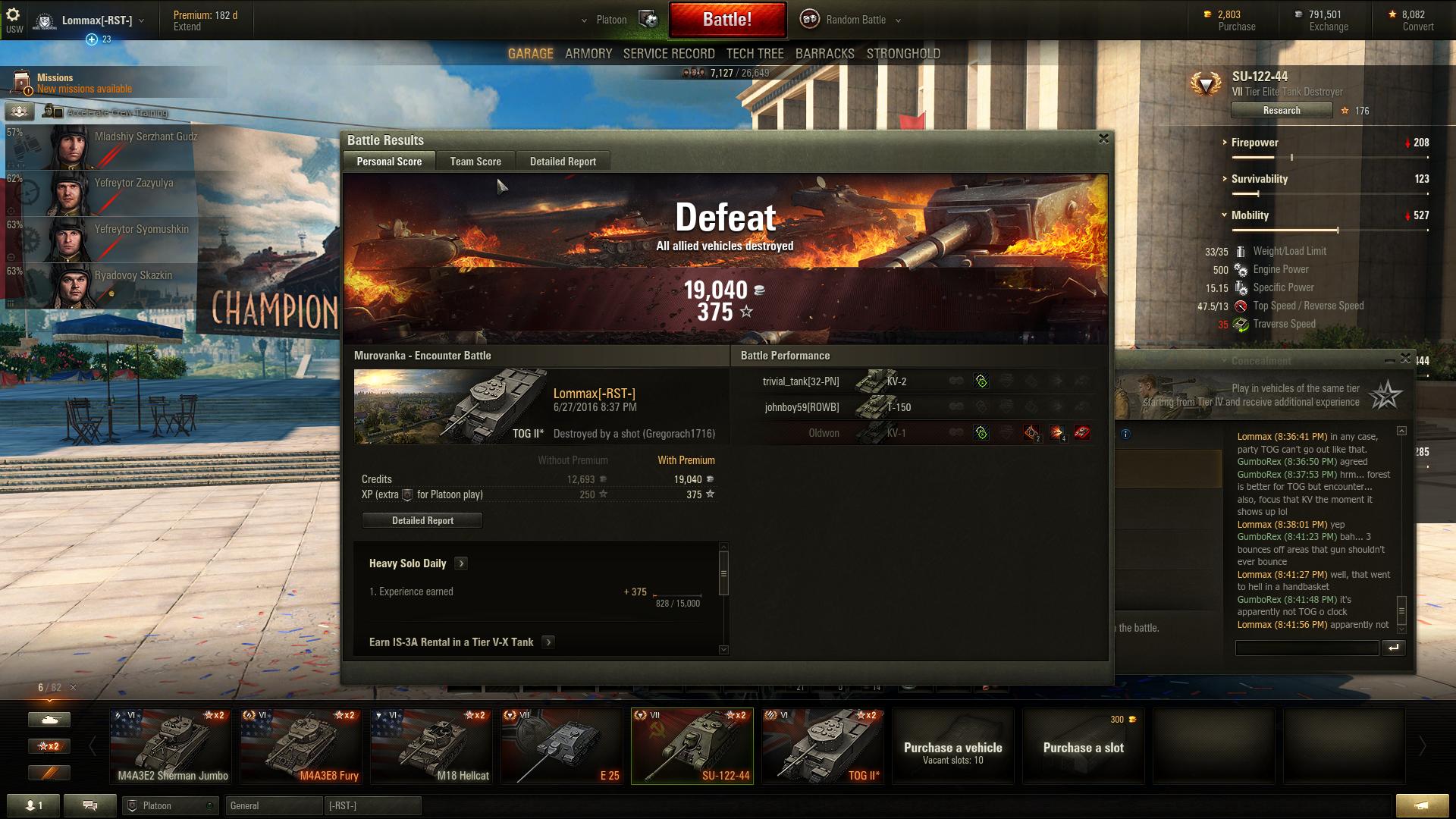Open the Missions panel
The height and width of the screenshot is (819, 1456).
83,83
